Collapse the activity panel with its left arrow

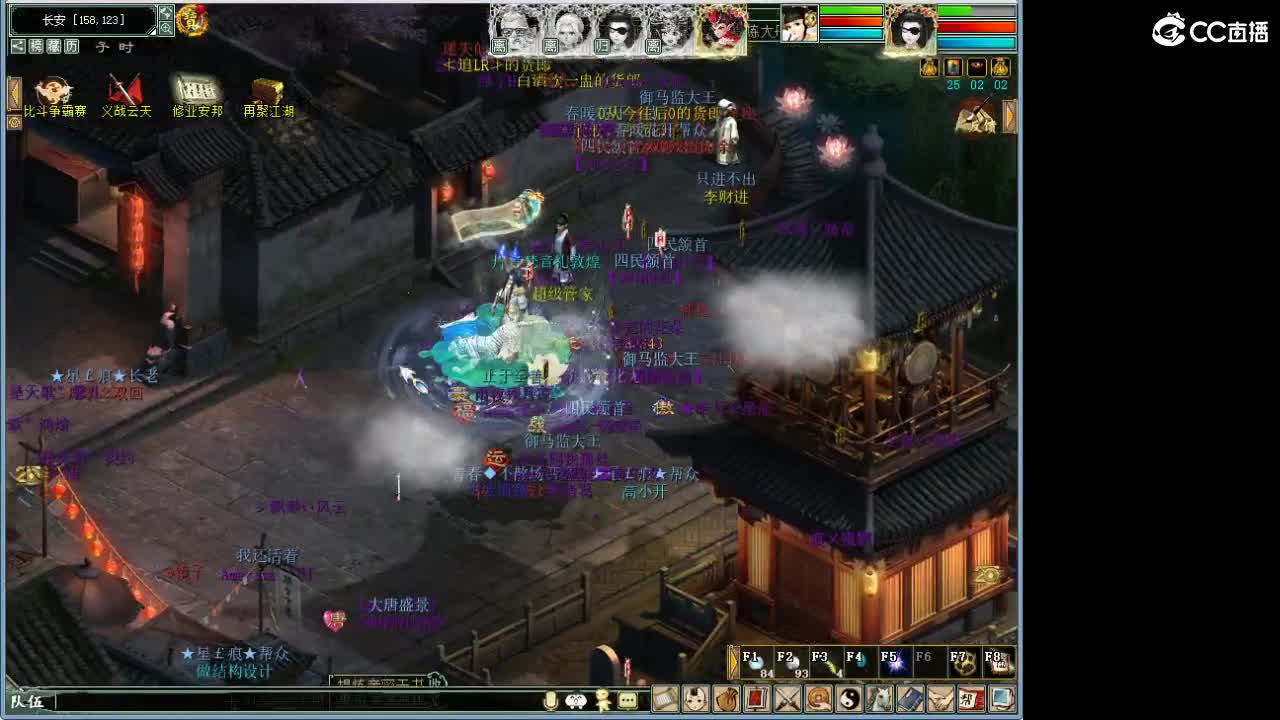(x=15, y=91)
